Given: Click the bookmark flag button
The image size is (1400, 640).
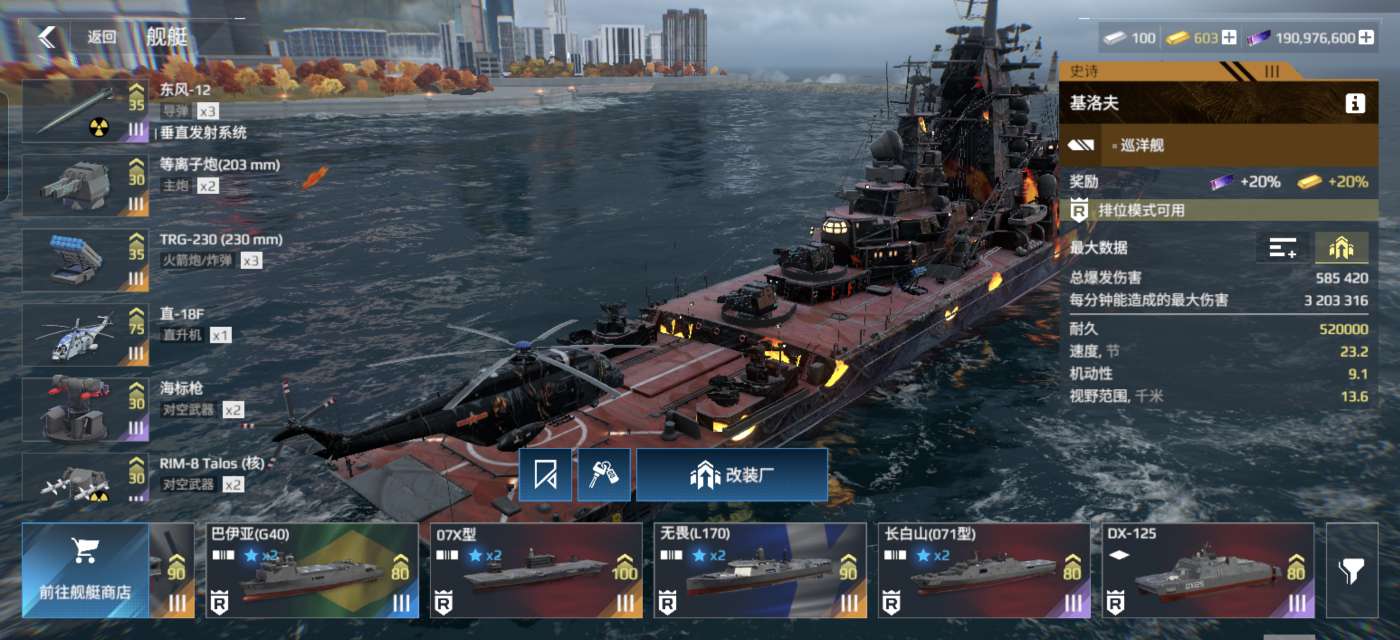Looking at the screenshot, I should (x=545, y=475).
